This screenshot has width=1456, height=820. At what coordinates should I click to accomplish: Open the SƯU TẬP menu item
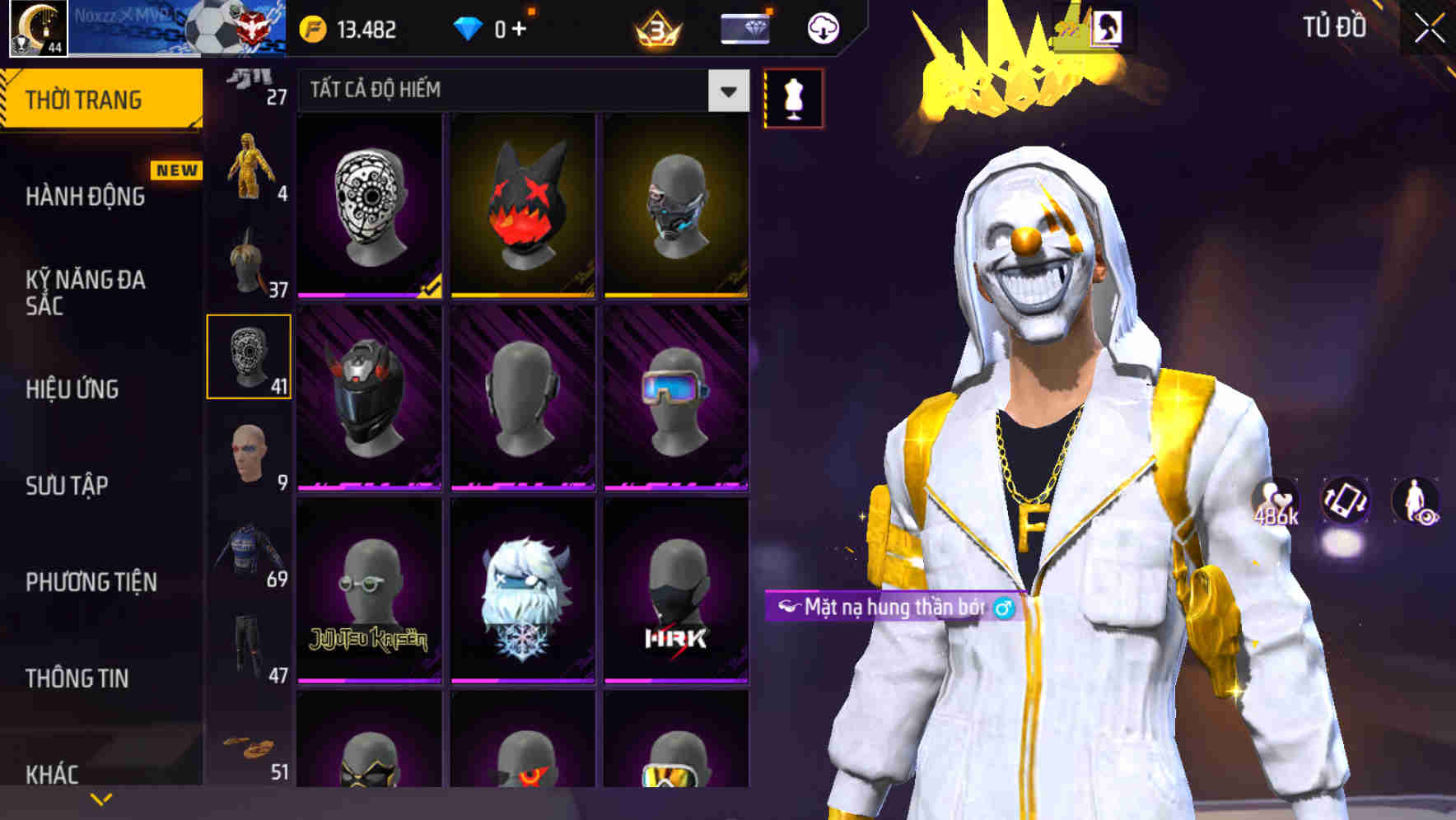[66, 486]
